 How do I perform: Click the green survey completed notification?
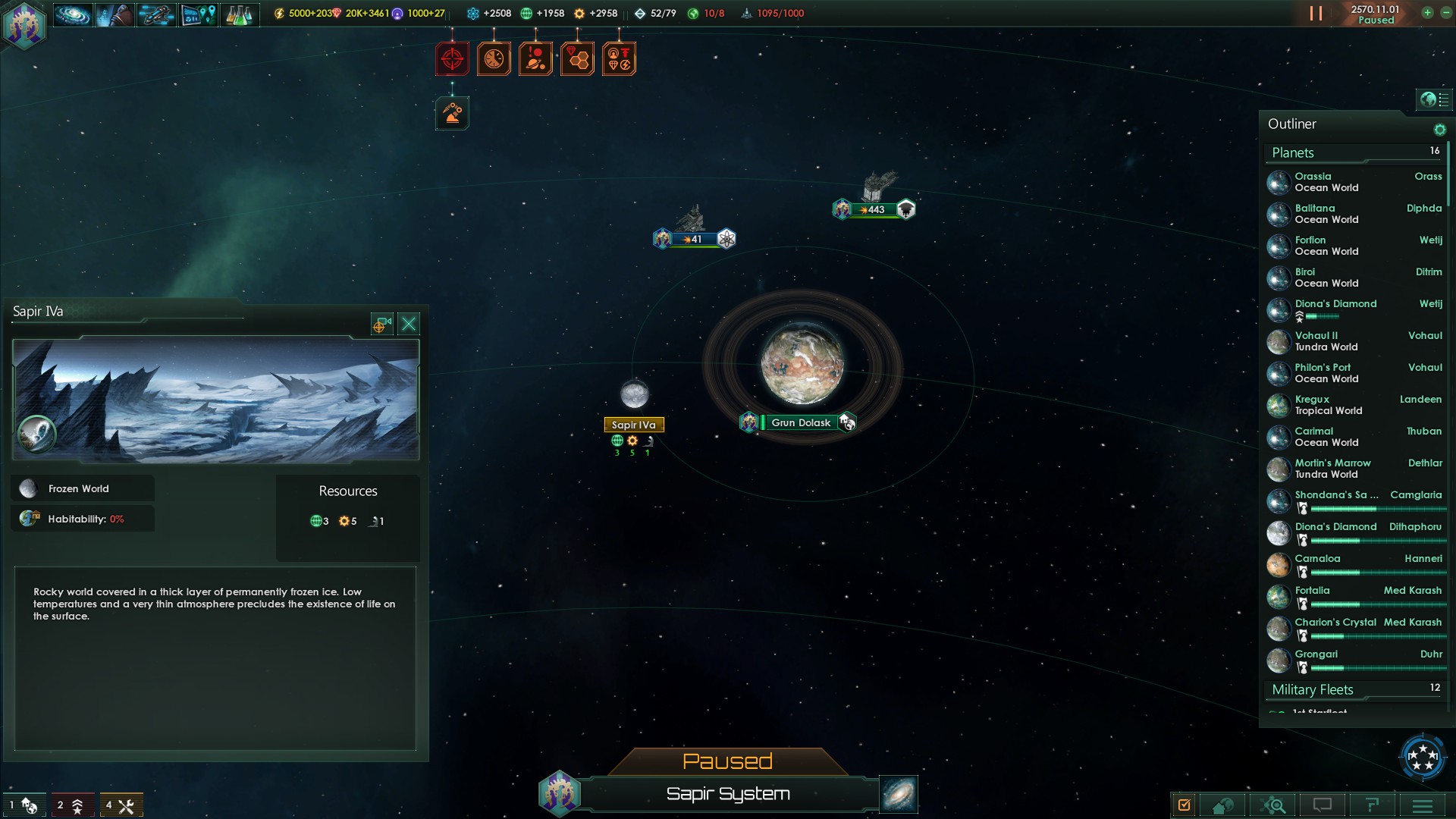tap(452, 112)
